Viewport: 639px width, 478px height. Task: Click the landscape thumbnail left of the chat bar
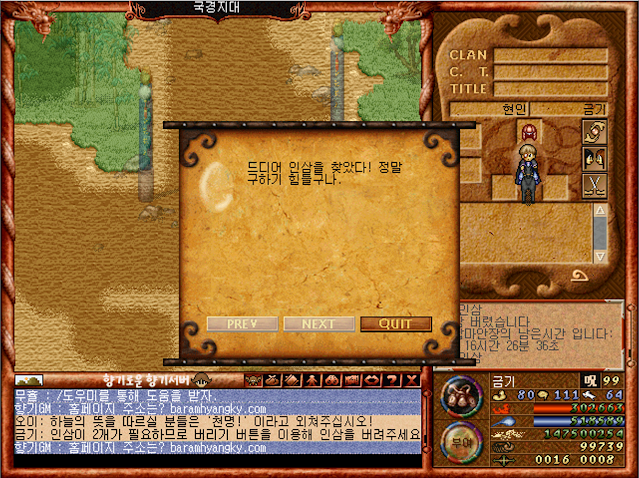click(29, 380)
